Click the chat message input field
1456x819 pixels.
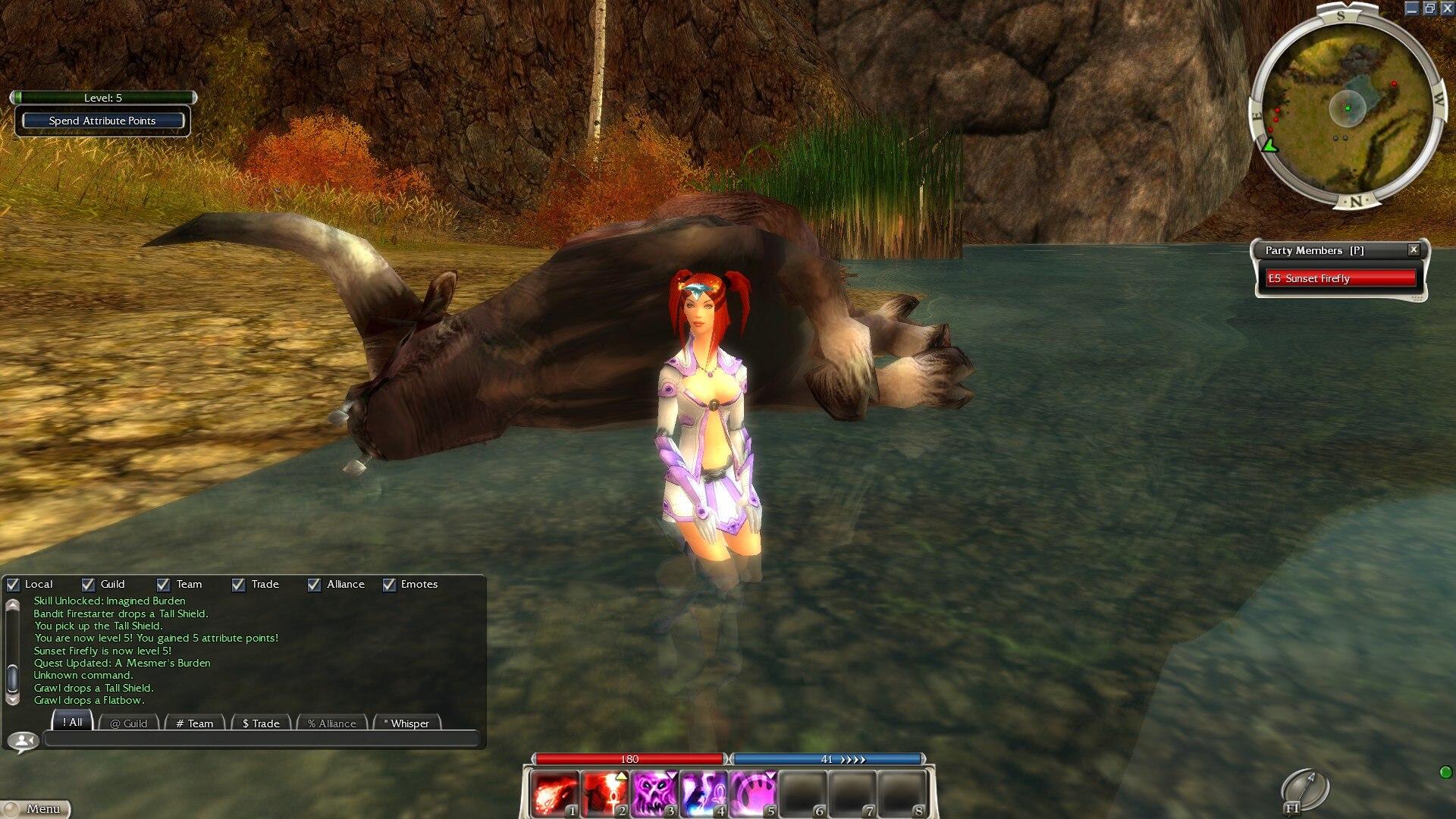click(x=262, y=739)
